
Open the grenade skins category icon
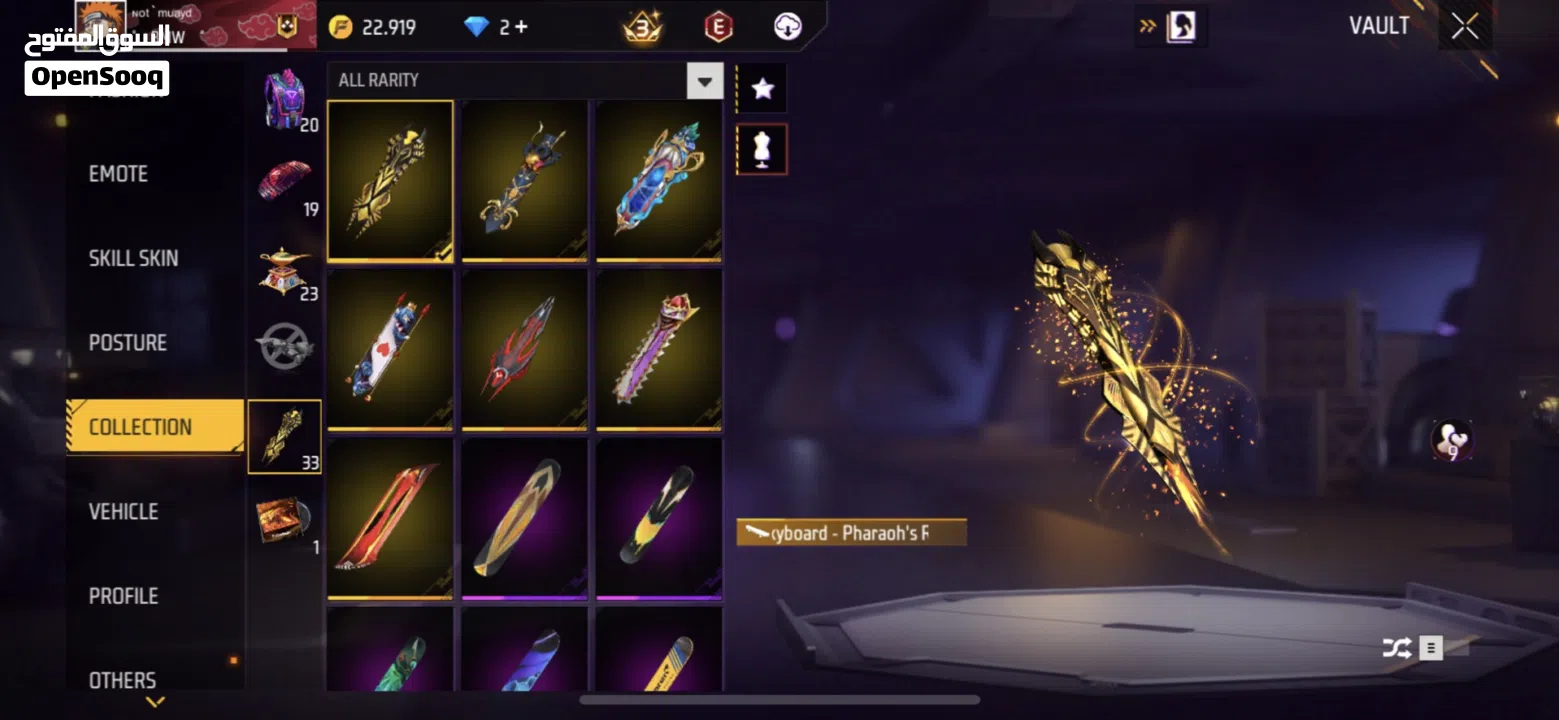tap(285, 345)
